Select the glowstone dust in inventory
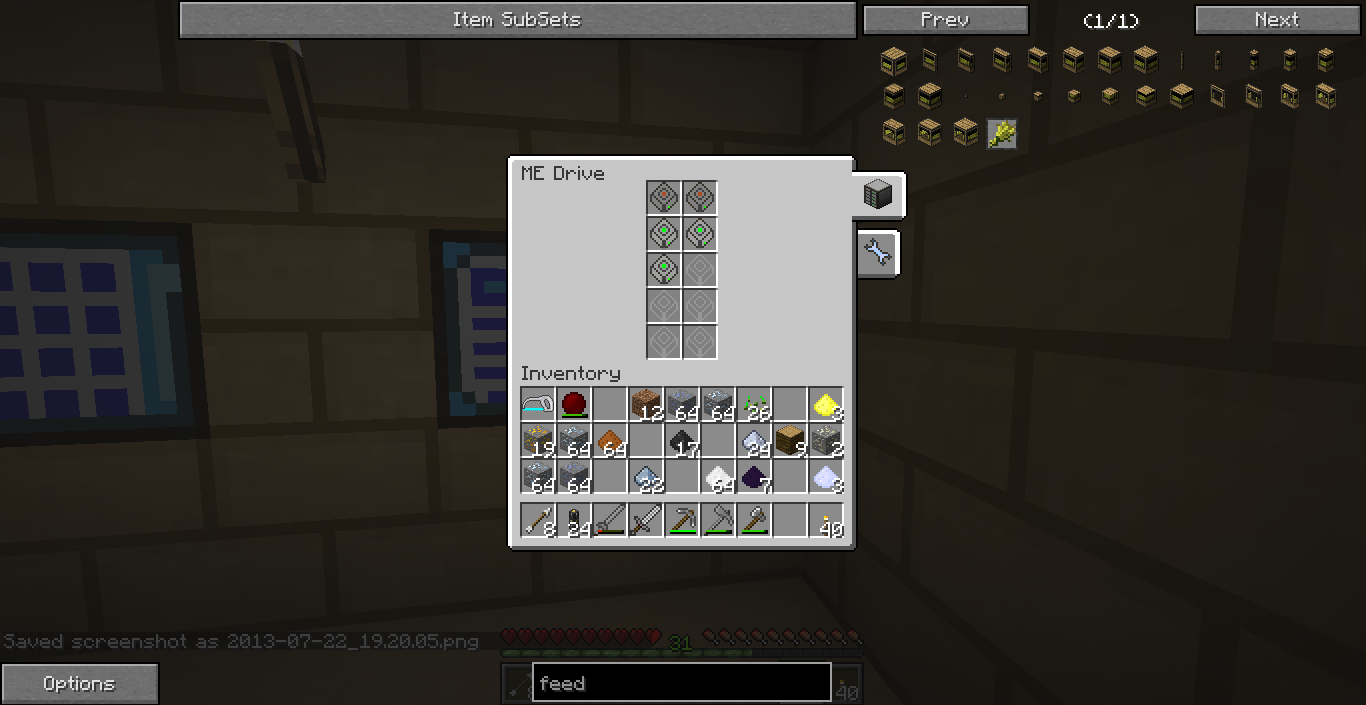Screen dimensions: 1366x705 (x=826, y=405)
